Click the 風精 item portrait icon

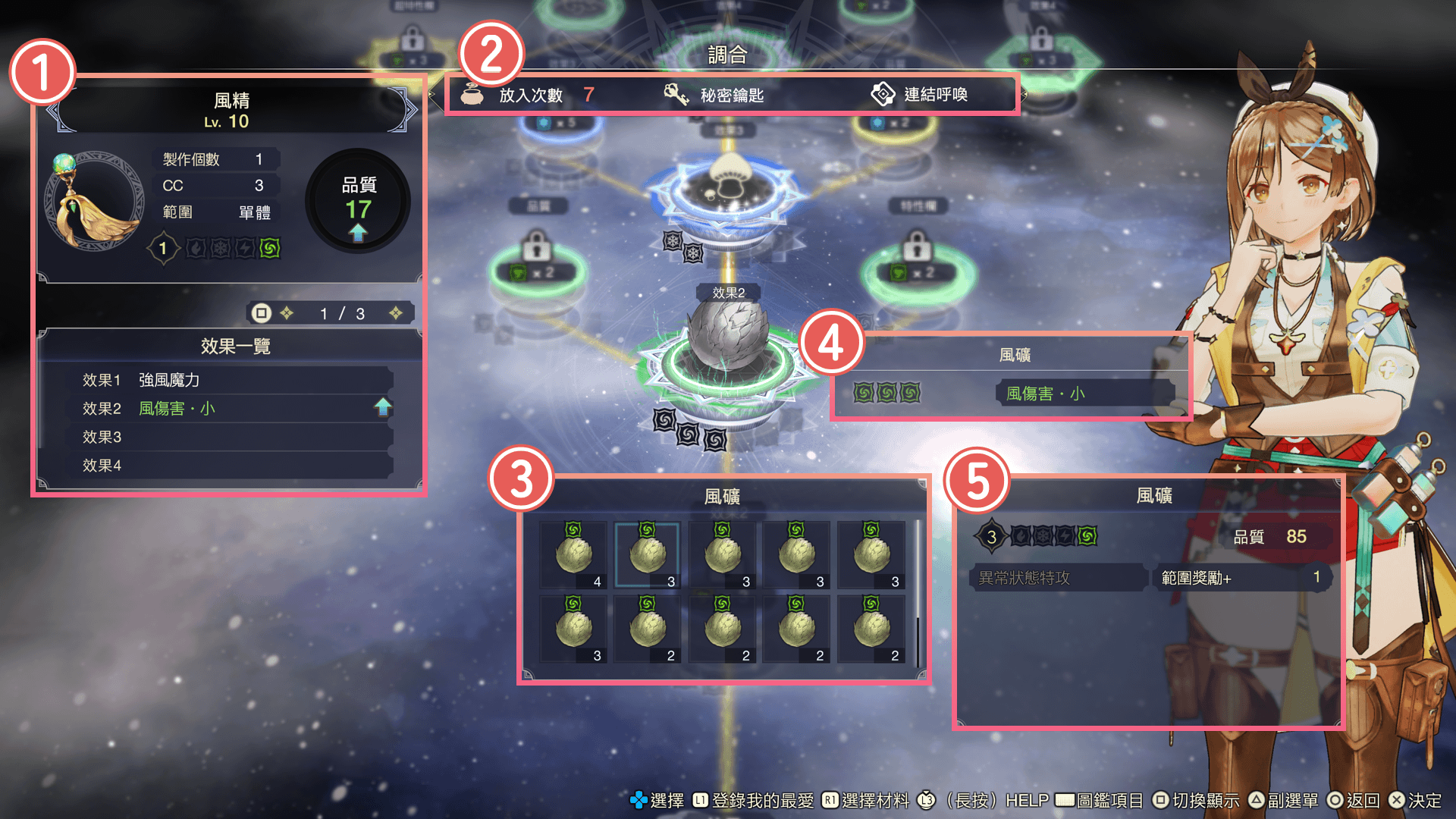[95, 201]
